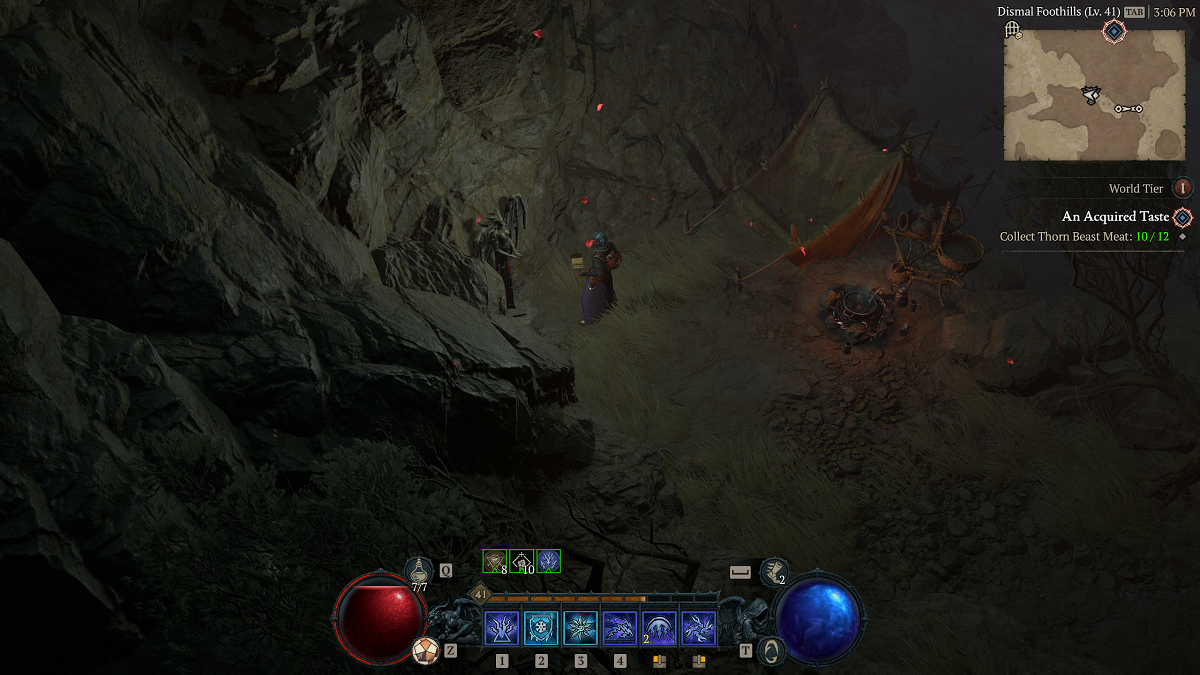Activate the jellyfish-shaped lightning skill
Image resolution: width=1200 pixels, height=675 pixels.
(659, 628)
